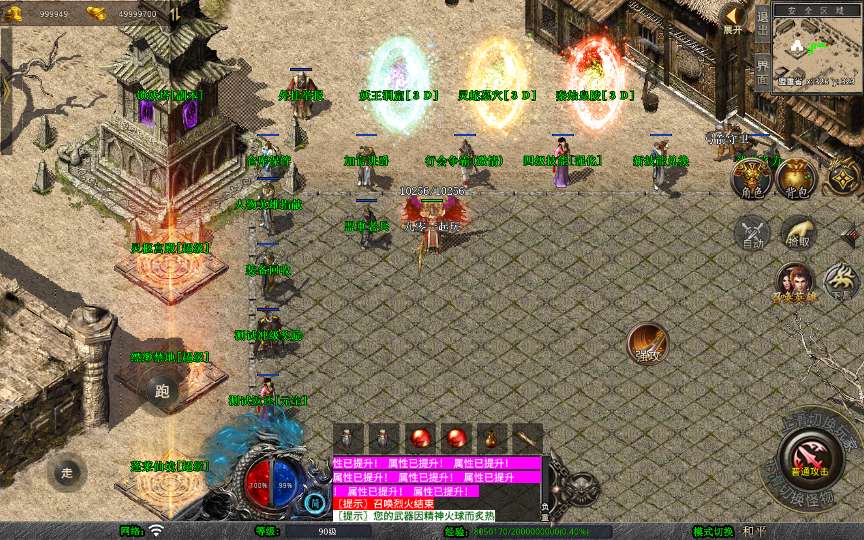The height and width of the screenshot is (540, 864).
Task: Open the minimap in the corner
Action: pyautogui.click(x=817, y=48)
